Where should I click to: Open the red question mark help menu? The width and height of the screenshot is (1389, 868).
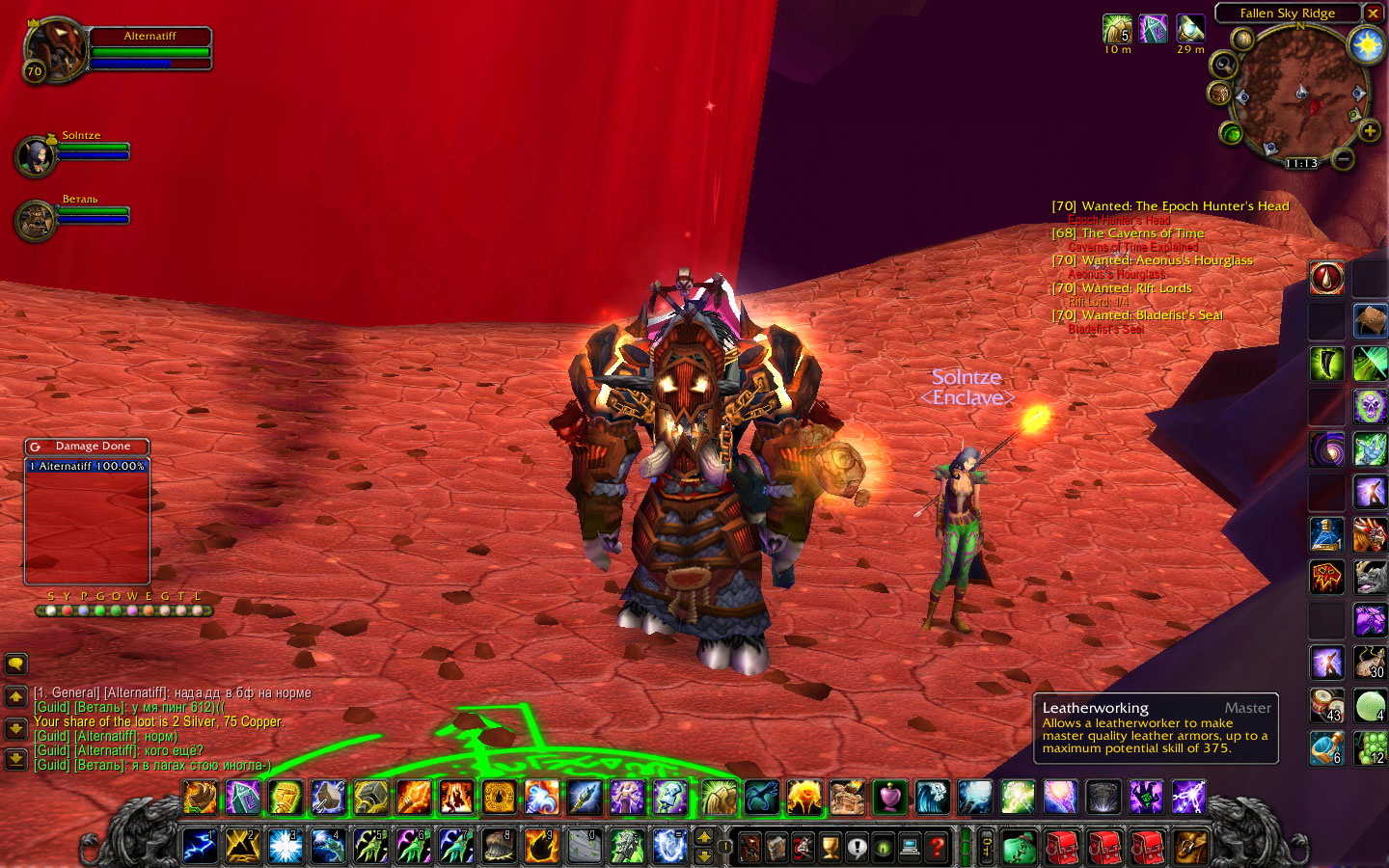click(936, 848)
